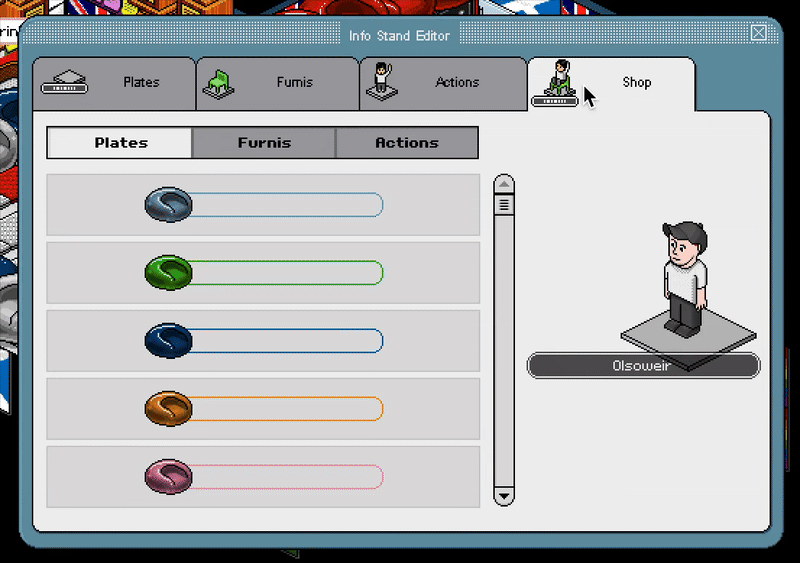Close the Info Stand Editor window

click(x=759, y=33)
